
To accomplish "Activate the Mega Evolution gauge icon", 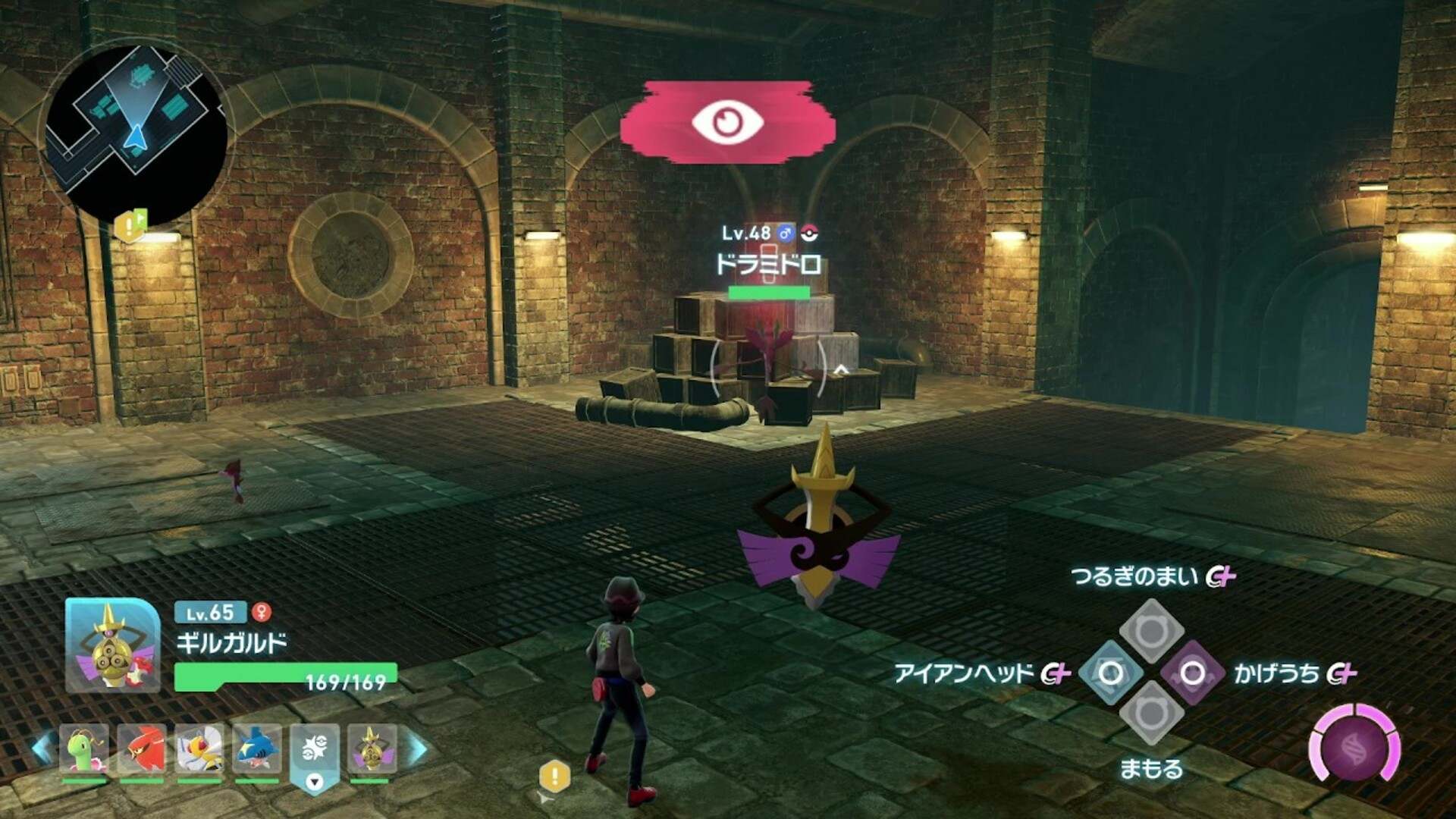I will tap(1355, 748).
